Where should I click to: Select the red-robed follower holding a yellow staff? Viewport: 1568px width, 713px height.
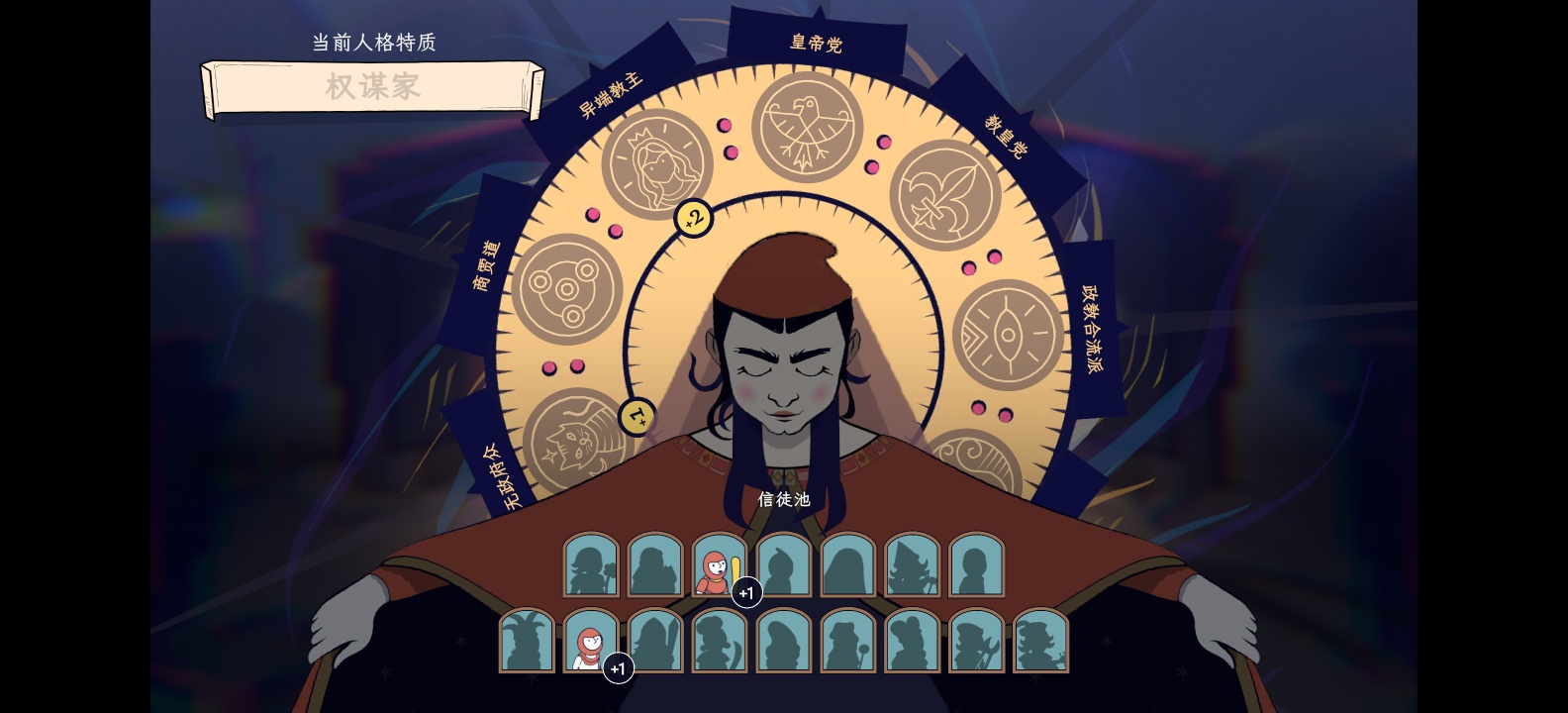[x=719, y=565]
